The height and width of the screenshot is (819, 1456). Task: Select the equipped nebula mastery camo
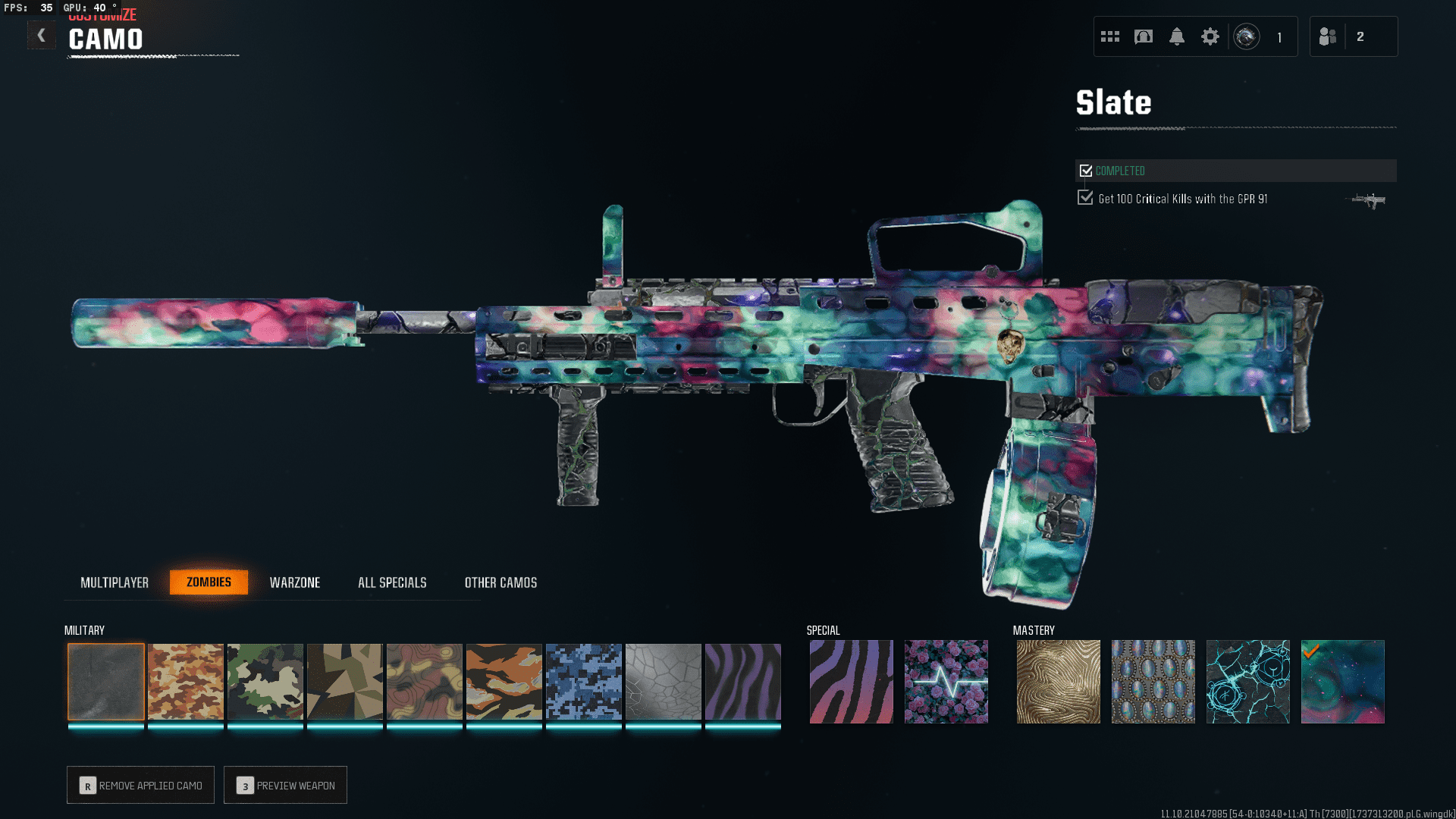click(1343, 682)
